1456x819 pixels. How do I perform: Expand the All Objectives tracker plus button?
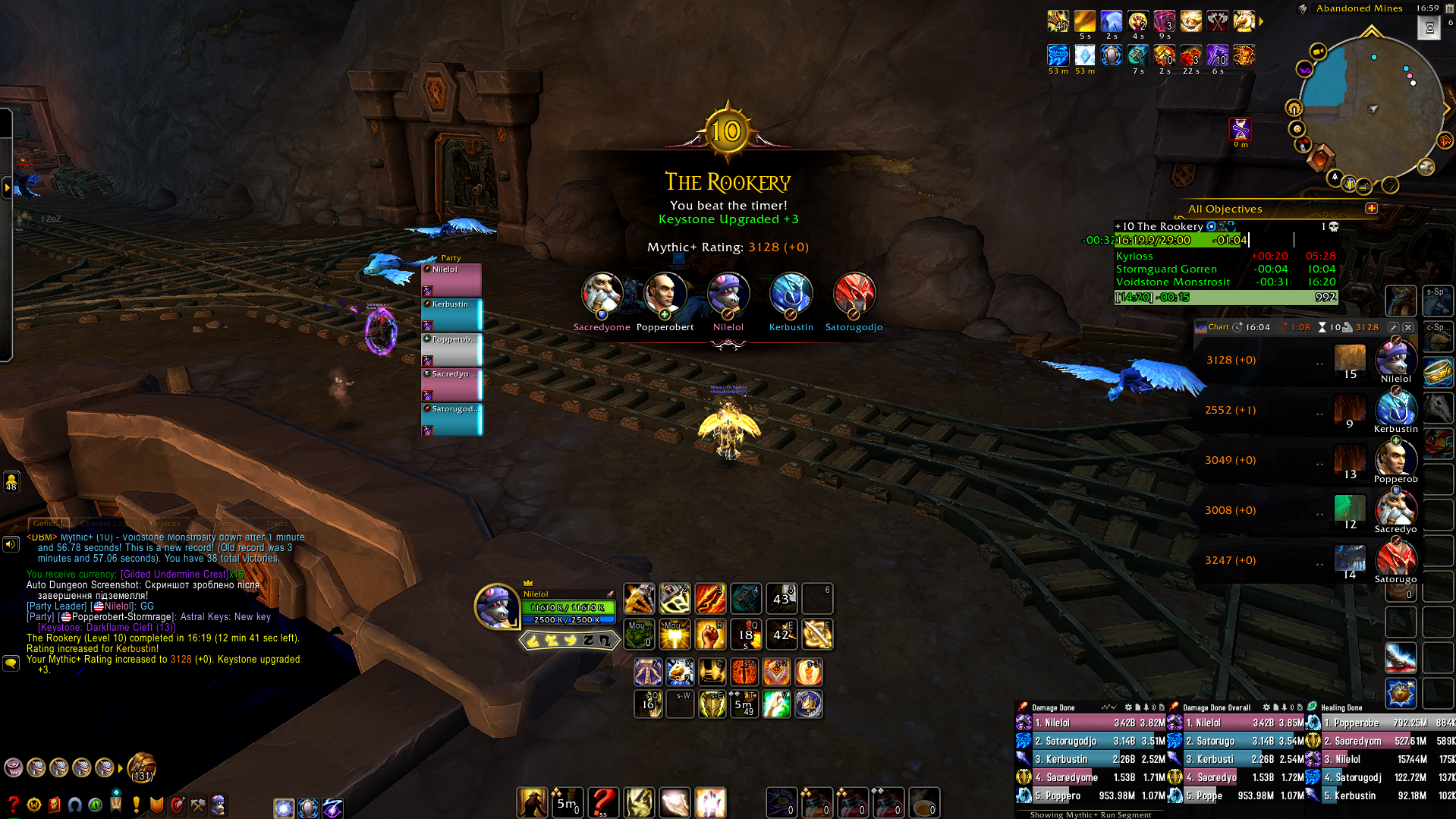pyautogui.click(x=1371, y=208)
